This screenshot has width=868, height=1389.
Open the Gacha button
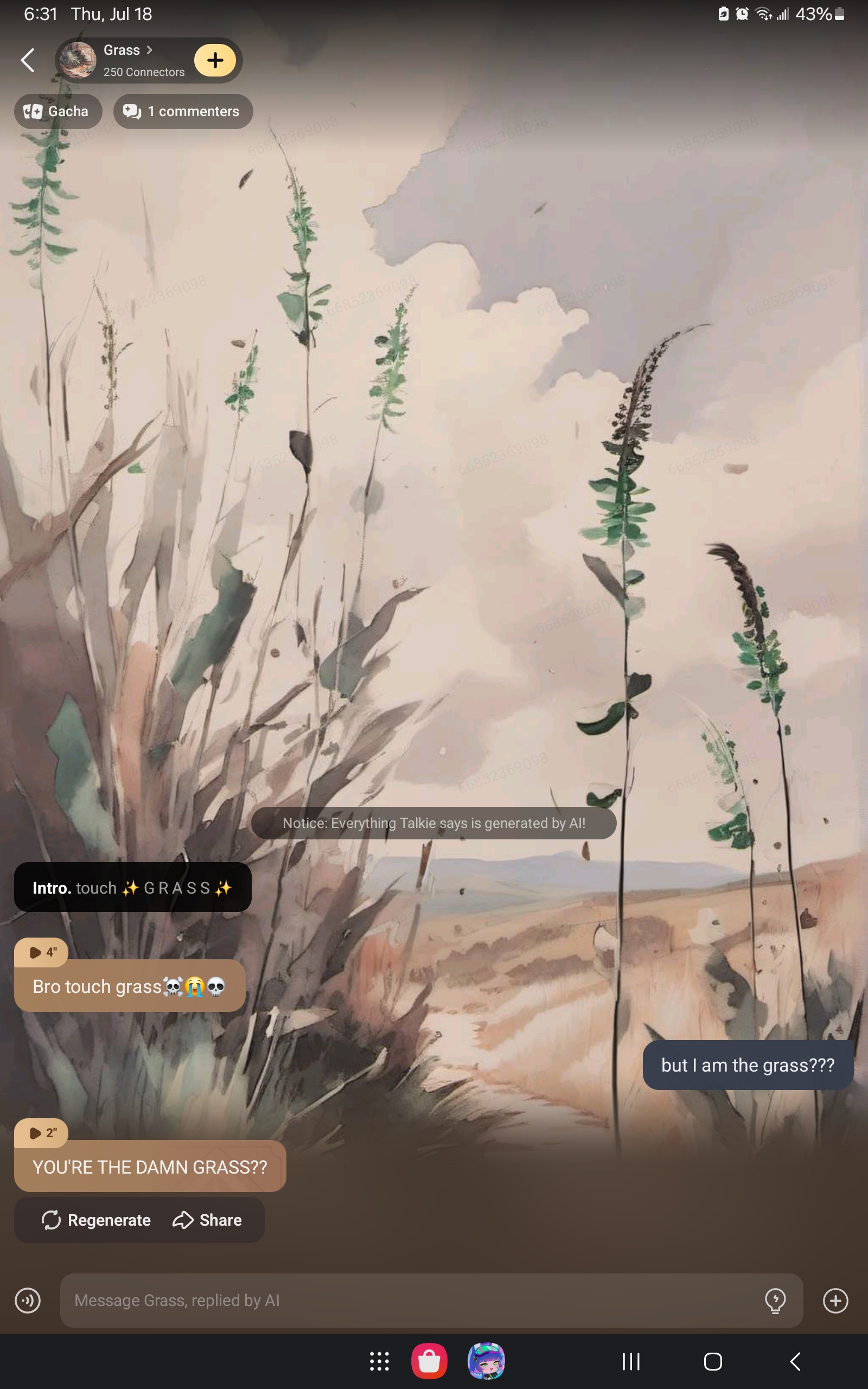tap(58, 111)
